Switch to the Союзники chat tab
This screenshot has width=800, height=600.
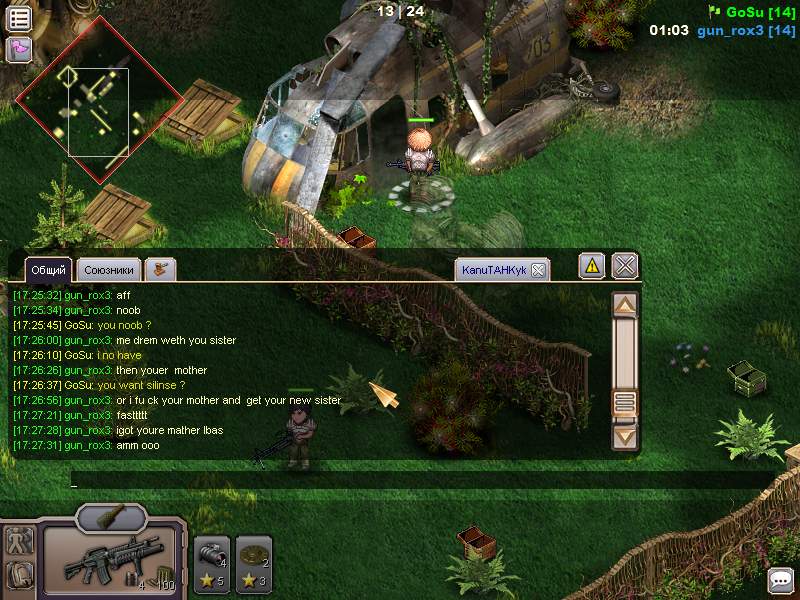click(109, 270)
